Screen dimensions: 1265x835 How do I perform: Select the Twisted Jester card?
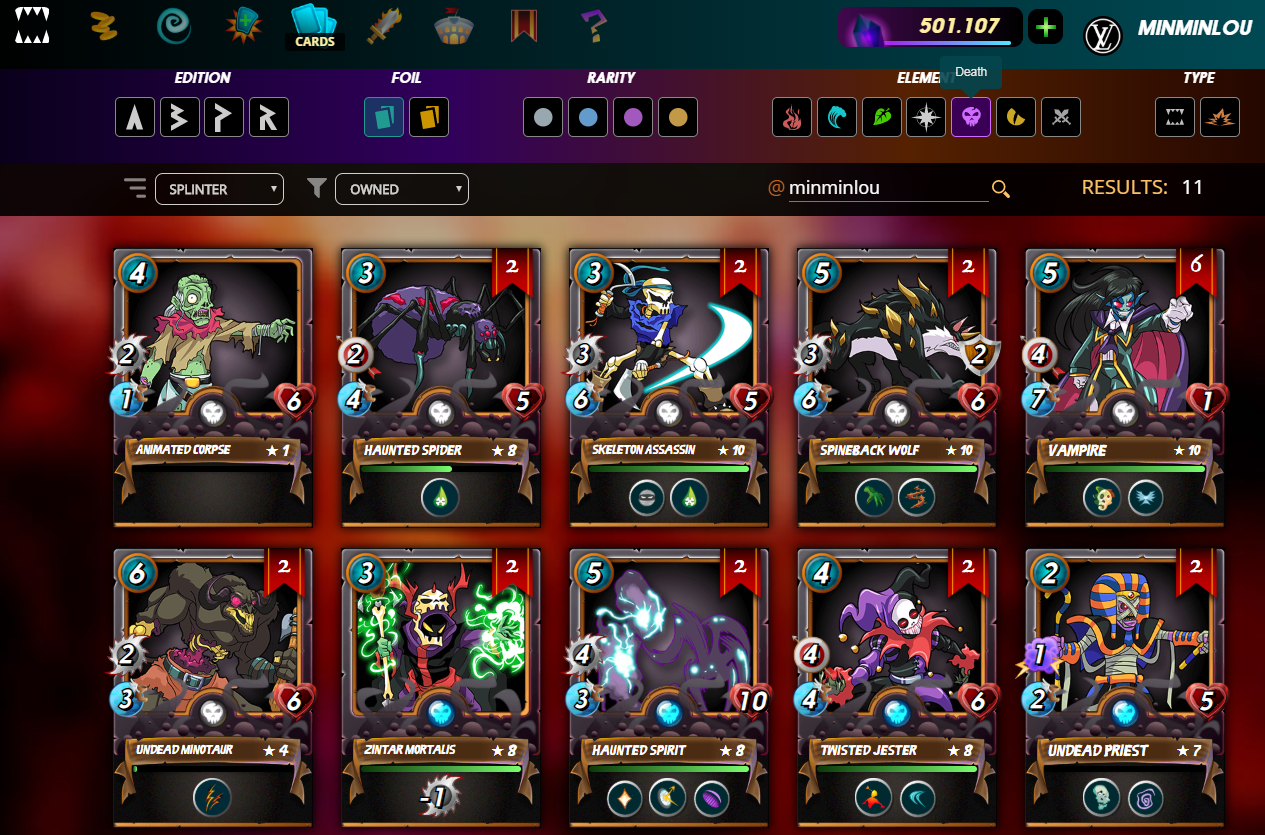point(897,687)
